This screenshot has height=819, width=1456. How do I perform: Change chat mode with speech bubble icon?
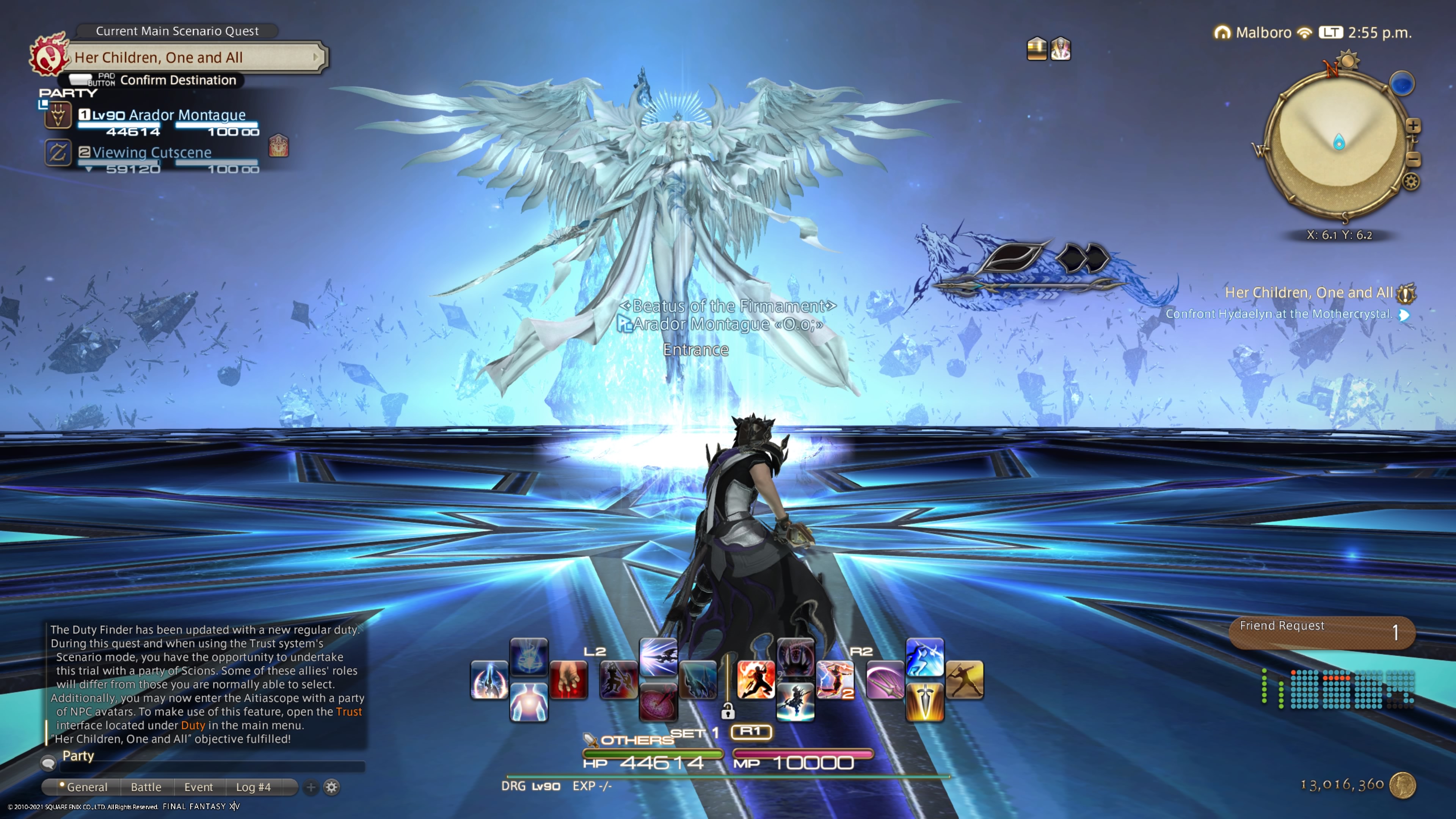click(x=49, y=763)
